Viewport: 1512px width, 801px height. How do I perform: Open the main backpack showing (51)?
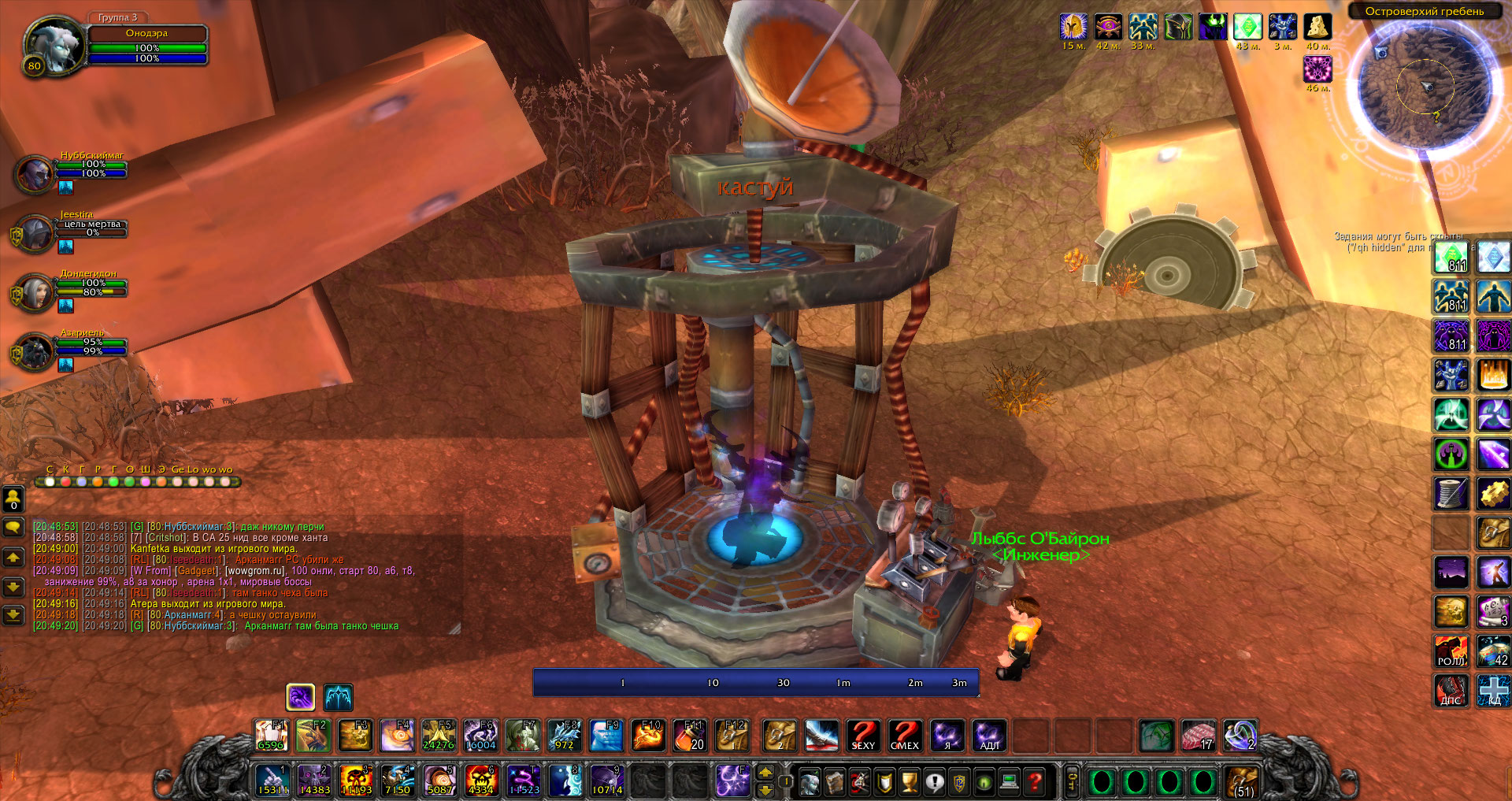click(1243, 782)
